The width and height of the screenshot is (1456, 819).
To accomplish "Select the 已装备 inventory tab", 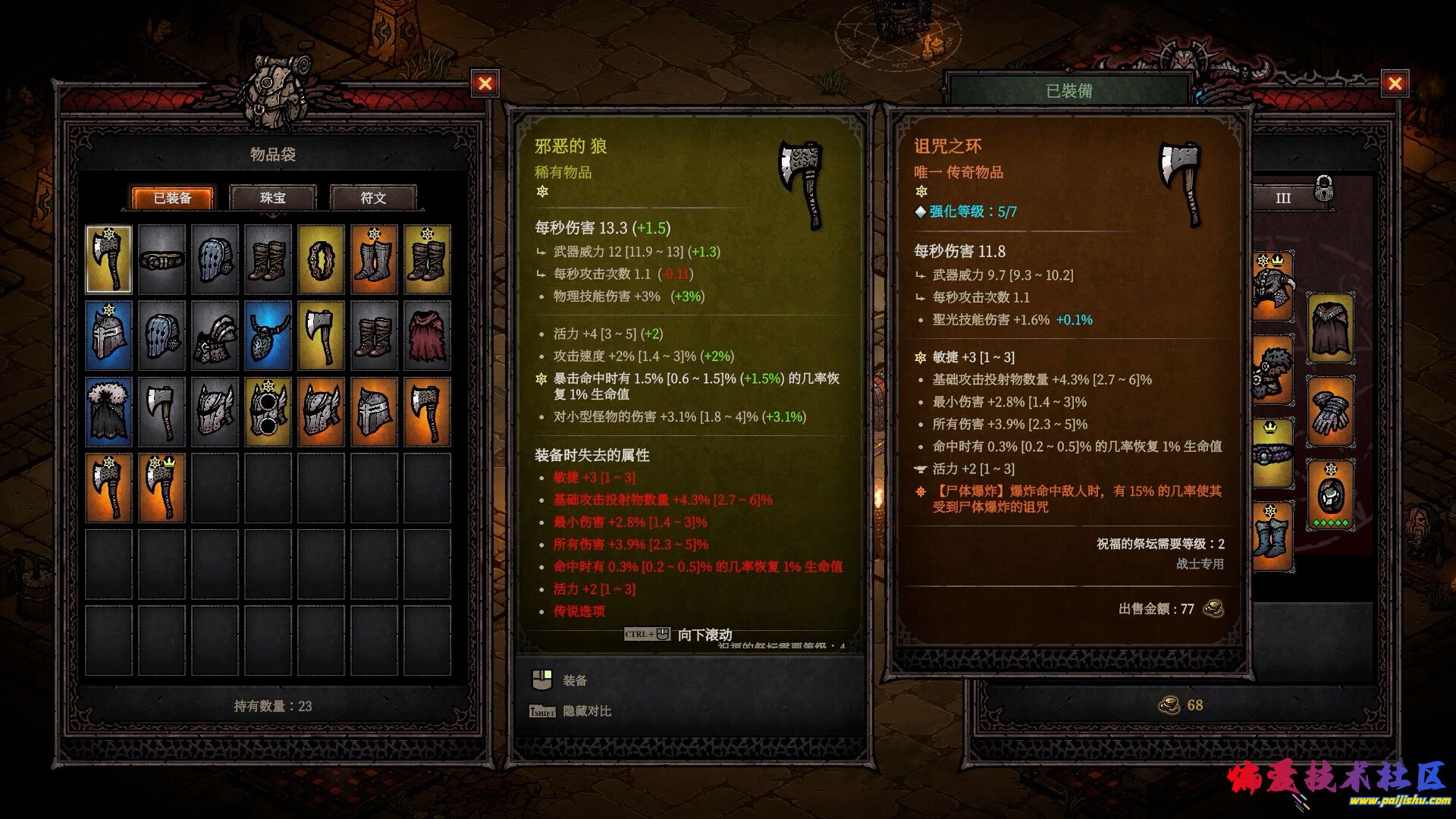I will pyautogui.click(x=172, y=198).
